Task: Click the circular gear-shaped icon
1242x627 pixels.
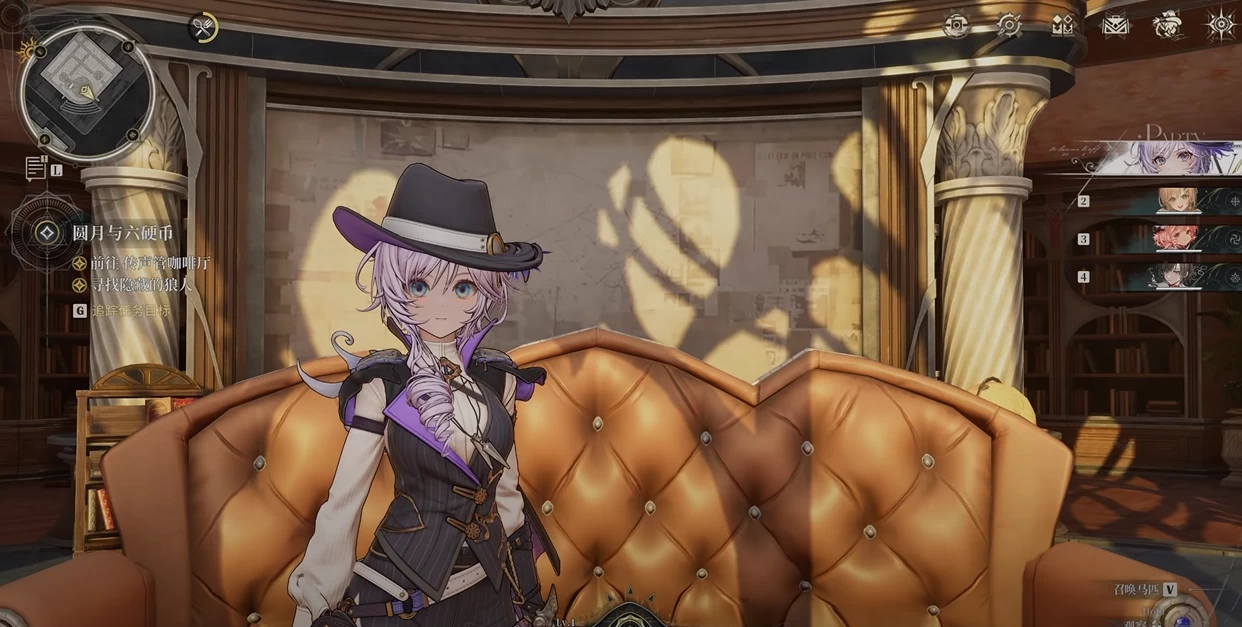Action: pos(1009,25)
